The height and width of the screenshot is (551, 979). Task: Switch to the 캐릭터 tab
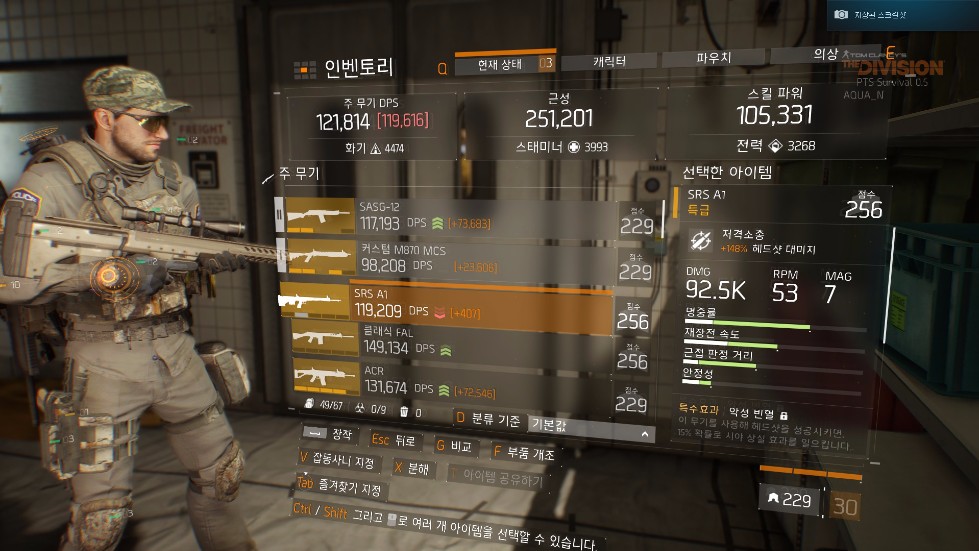[609, 63]
